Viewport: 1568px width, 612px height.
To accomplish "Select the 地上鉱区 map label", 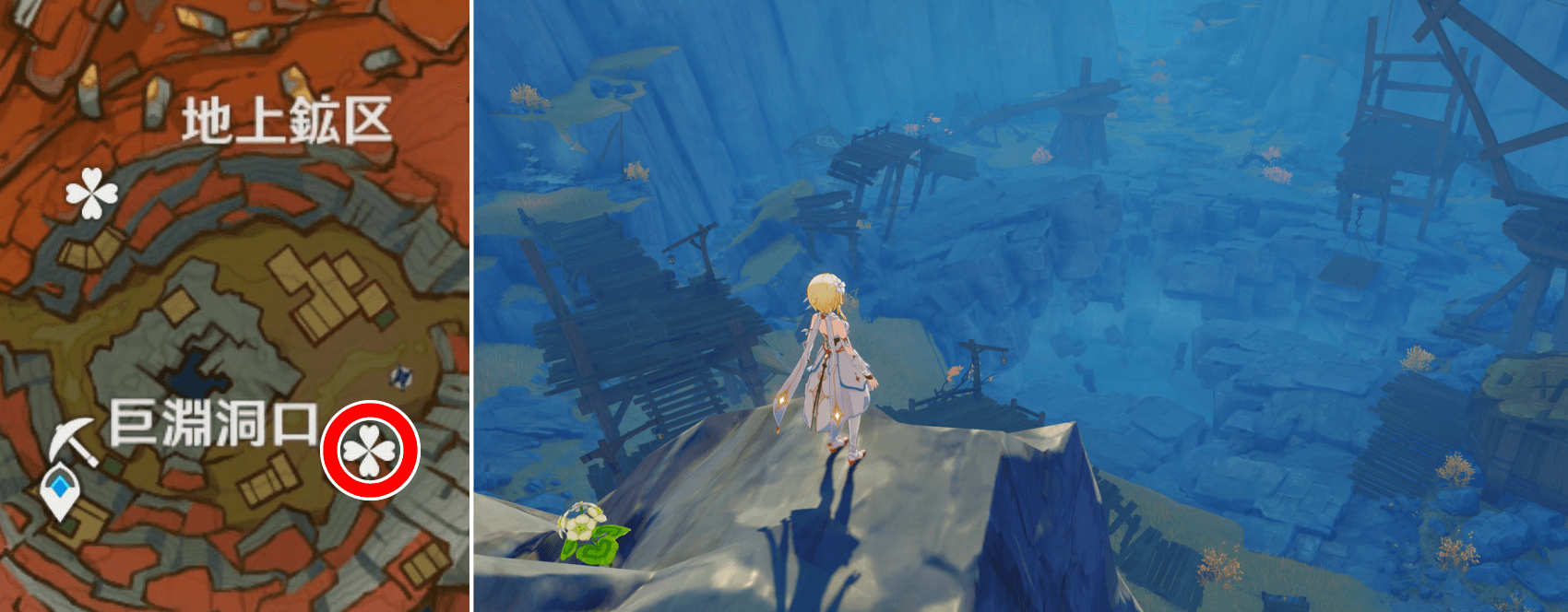I will (287, 122).
